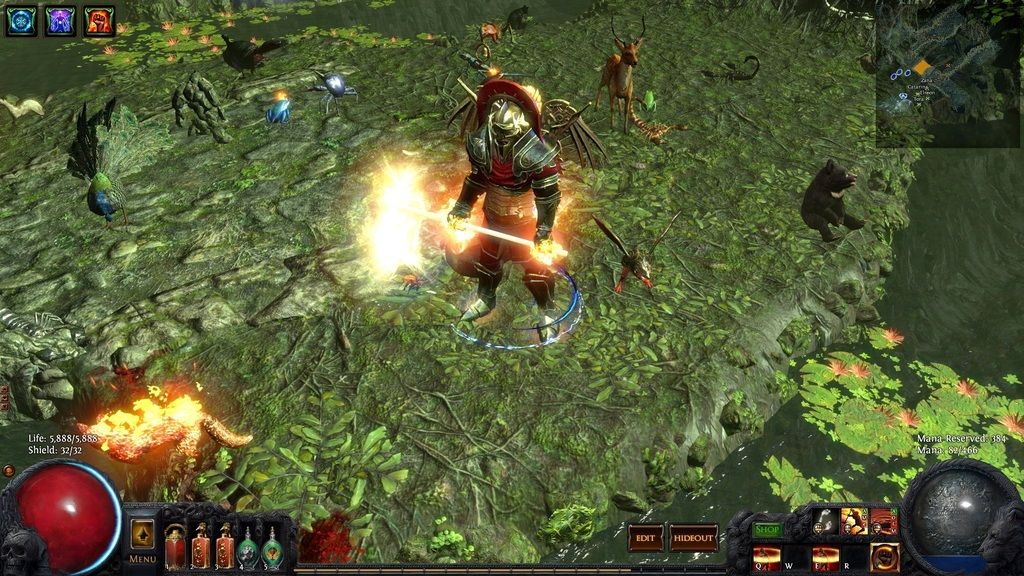1024x576 pixels.
Task: Click the Hideout button
Action: (x=694, y=538)
